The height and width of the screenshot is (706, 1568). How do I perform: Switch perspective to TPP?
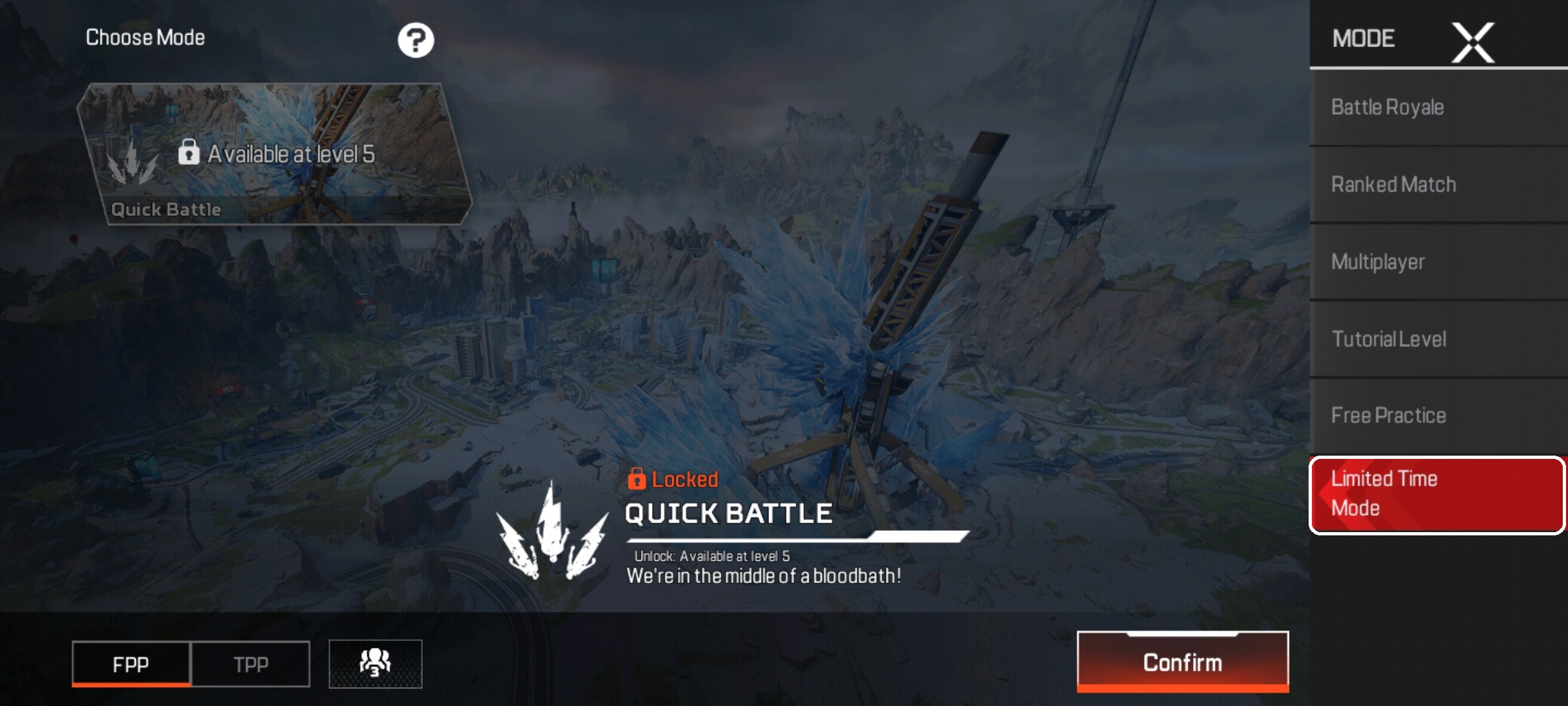250,664
